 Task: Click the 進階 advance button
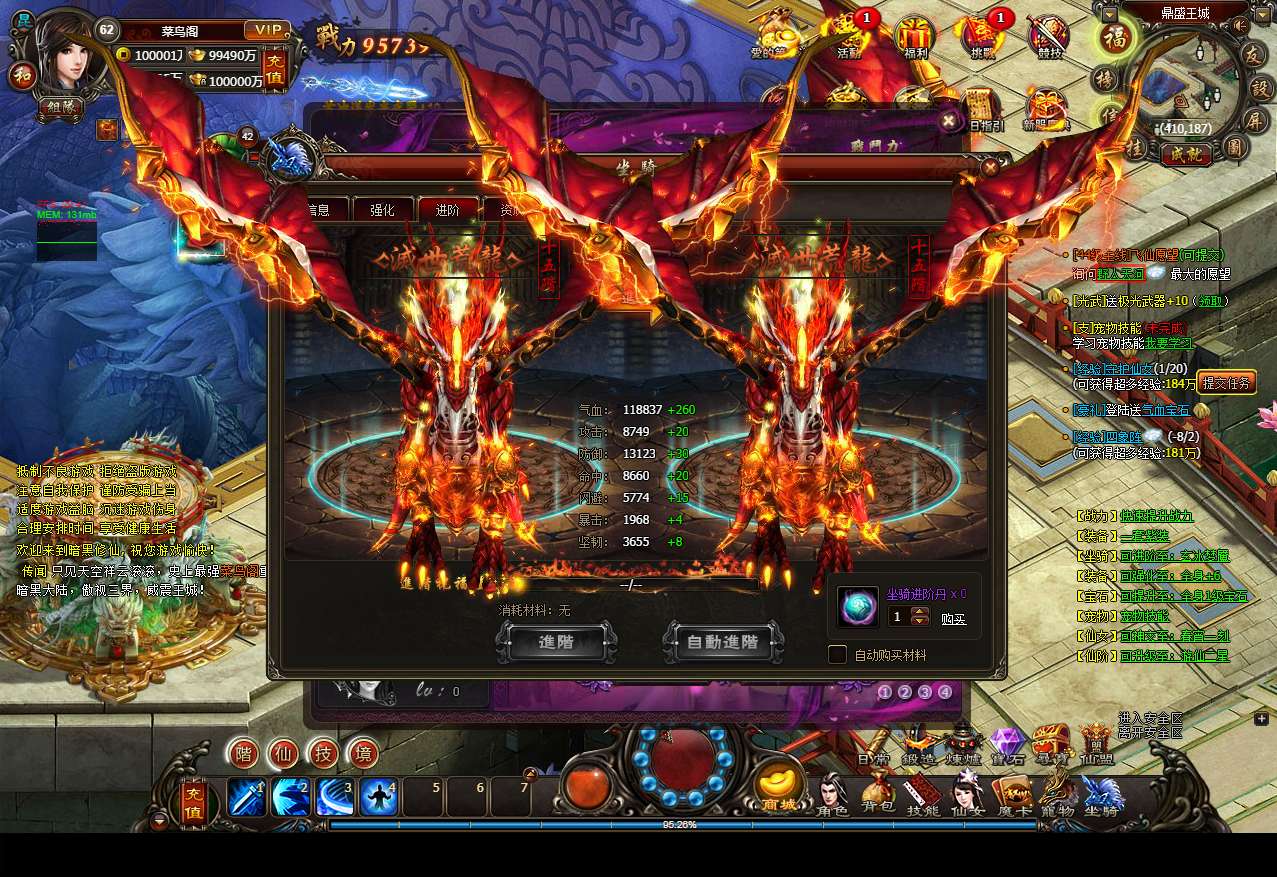point(555,642)
